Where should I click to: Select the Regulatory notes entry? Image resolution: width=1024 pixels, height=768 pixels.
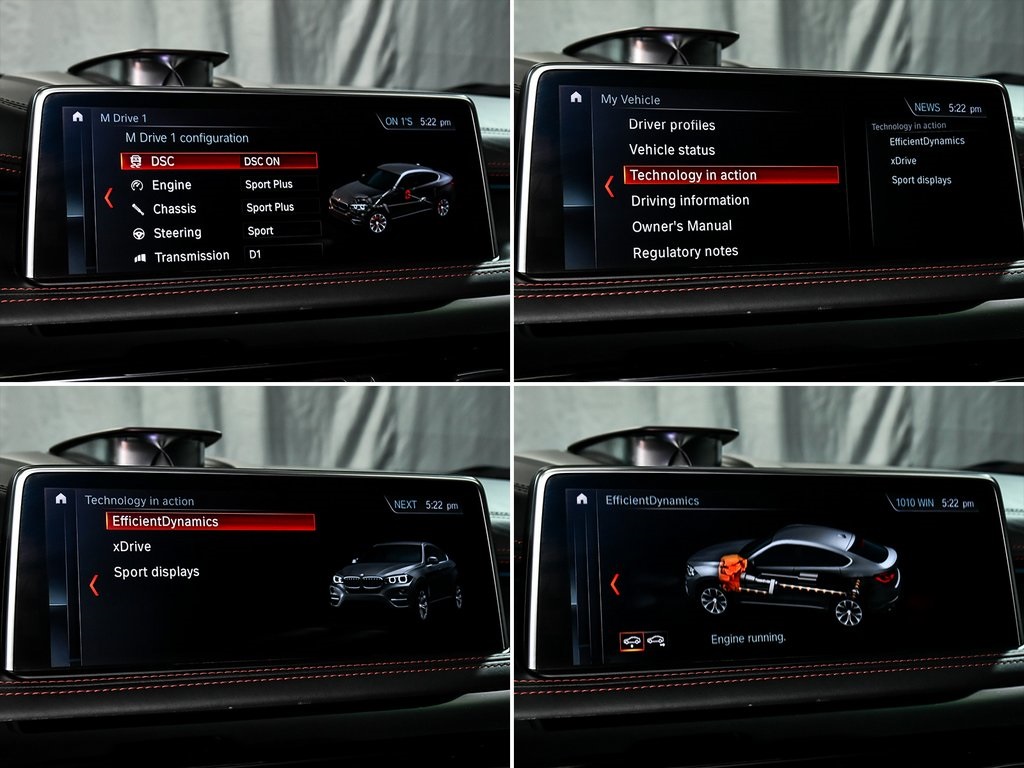pos(685,252)
